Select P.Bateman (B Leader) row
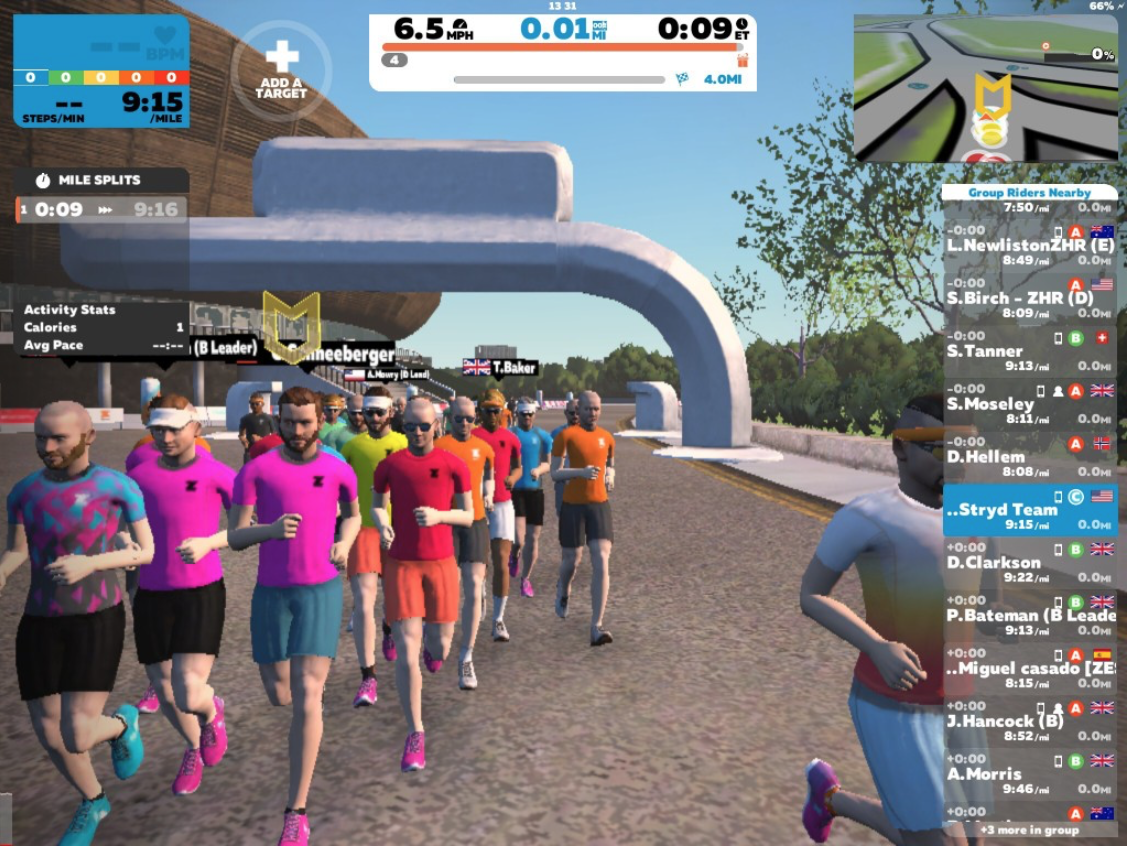This screenshot has width=1128, height=846. tap(1030, 615)
